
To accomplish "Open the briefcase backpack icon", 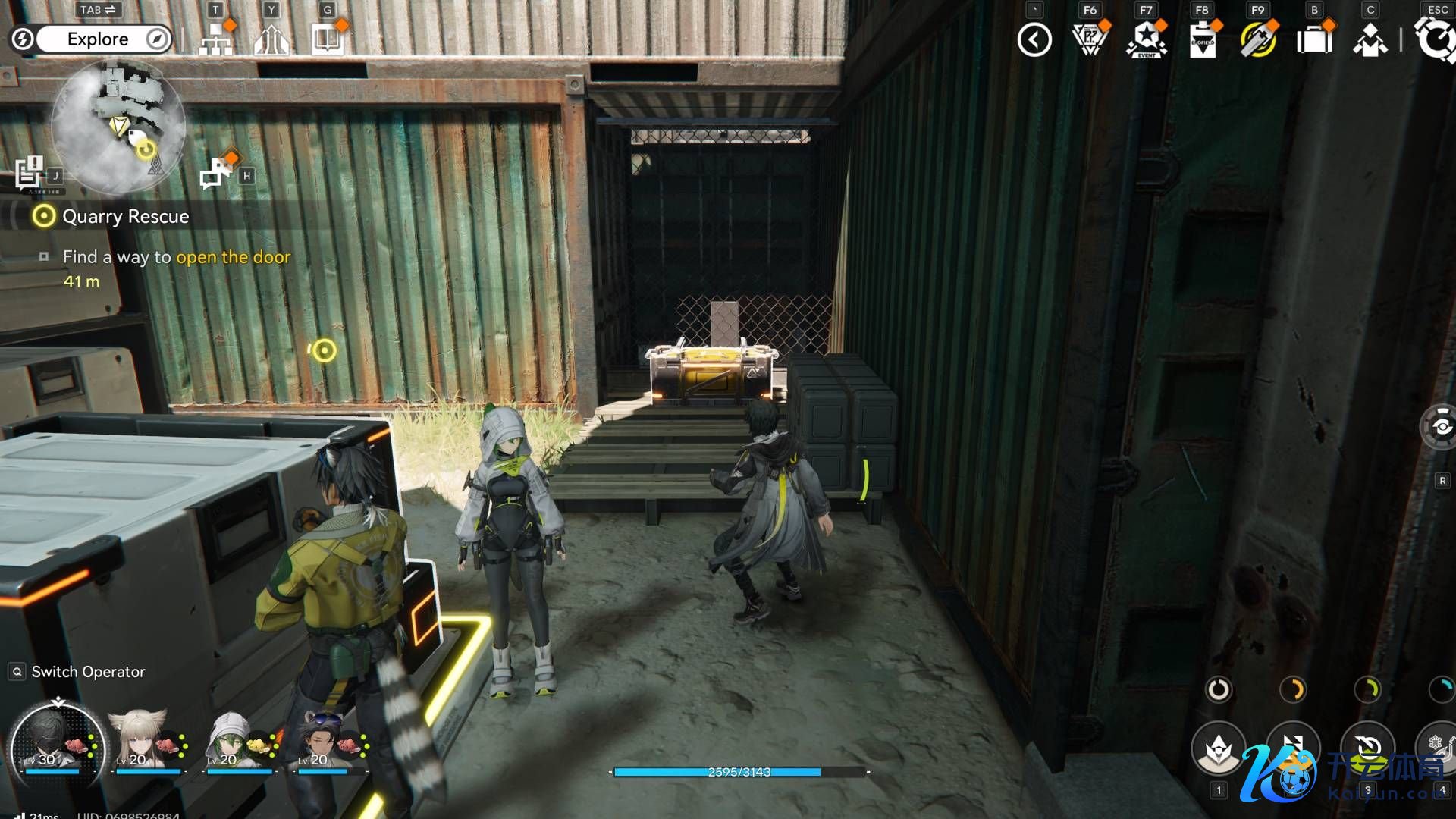I will click(x=1314, y=39).
